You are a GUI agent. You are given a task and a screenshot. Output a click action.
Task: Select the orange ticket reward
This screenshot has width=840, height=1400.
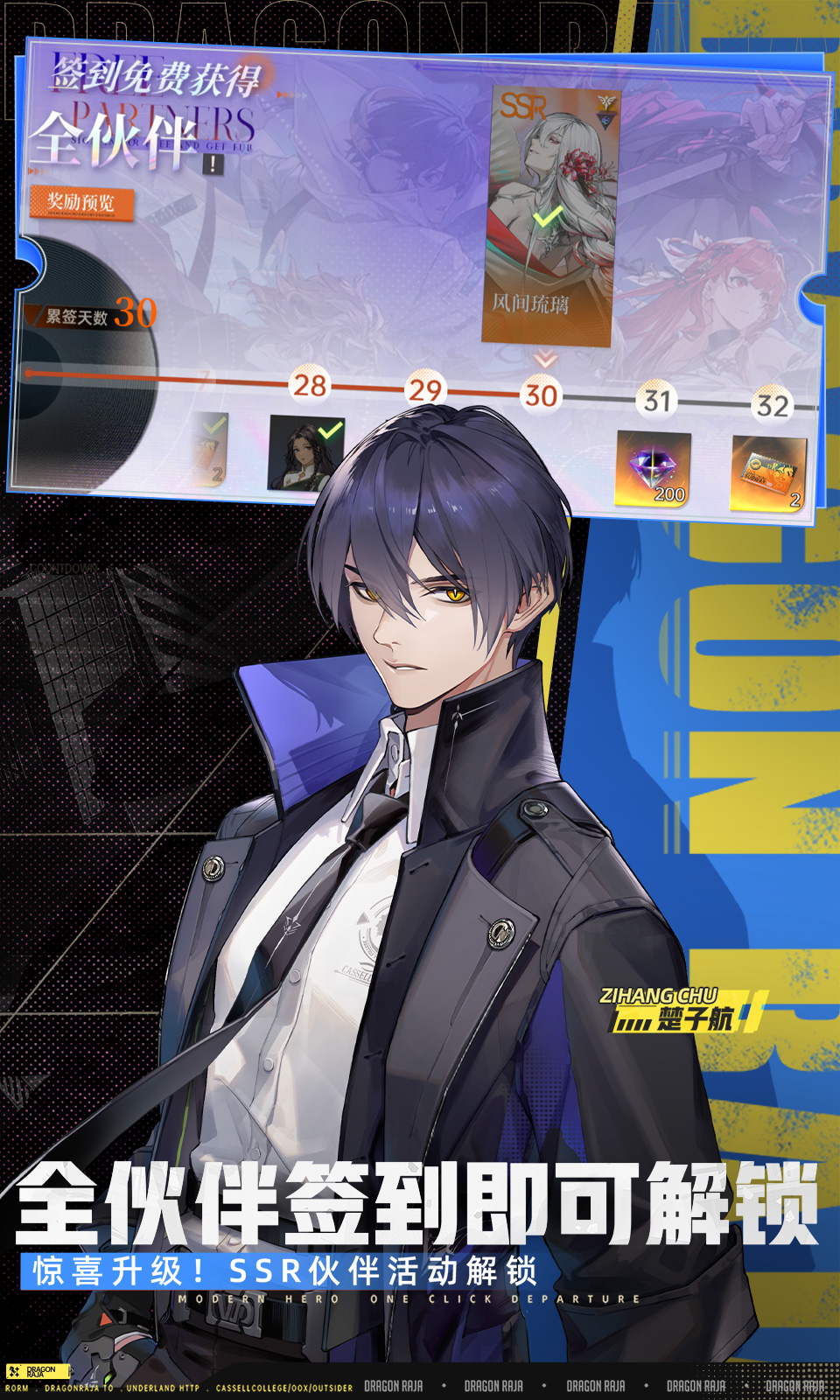[768, 474]
